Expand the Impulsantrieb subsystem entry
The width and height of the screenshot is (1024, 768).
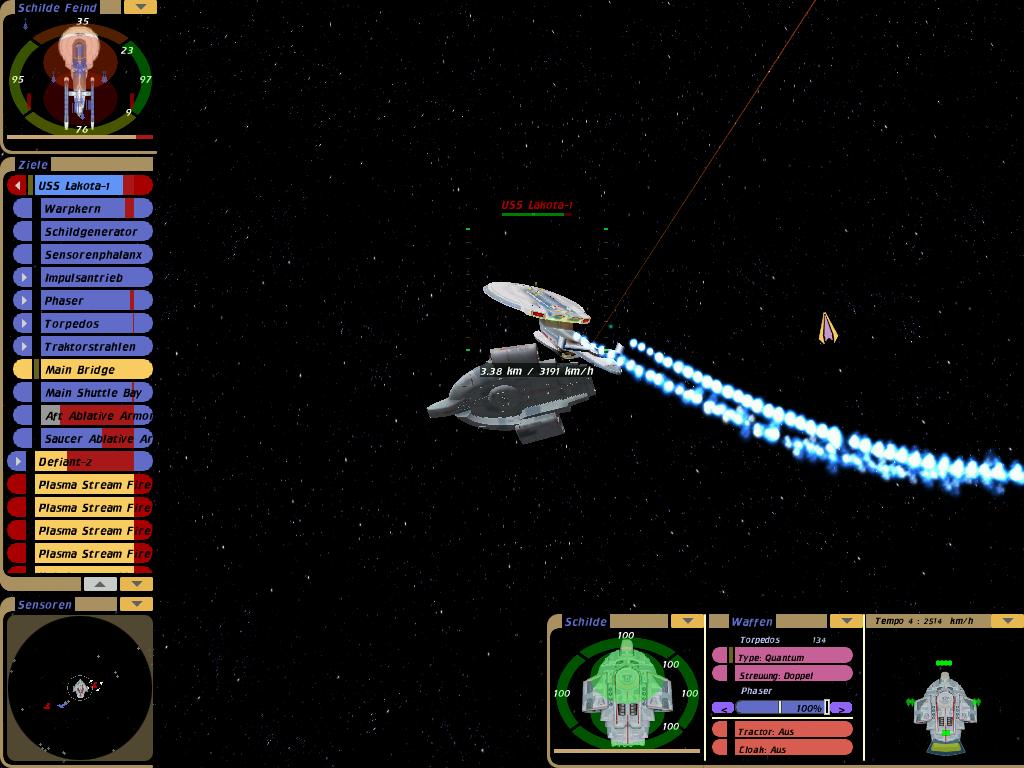[24, 277]
